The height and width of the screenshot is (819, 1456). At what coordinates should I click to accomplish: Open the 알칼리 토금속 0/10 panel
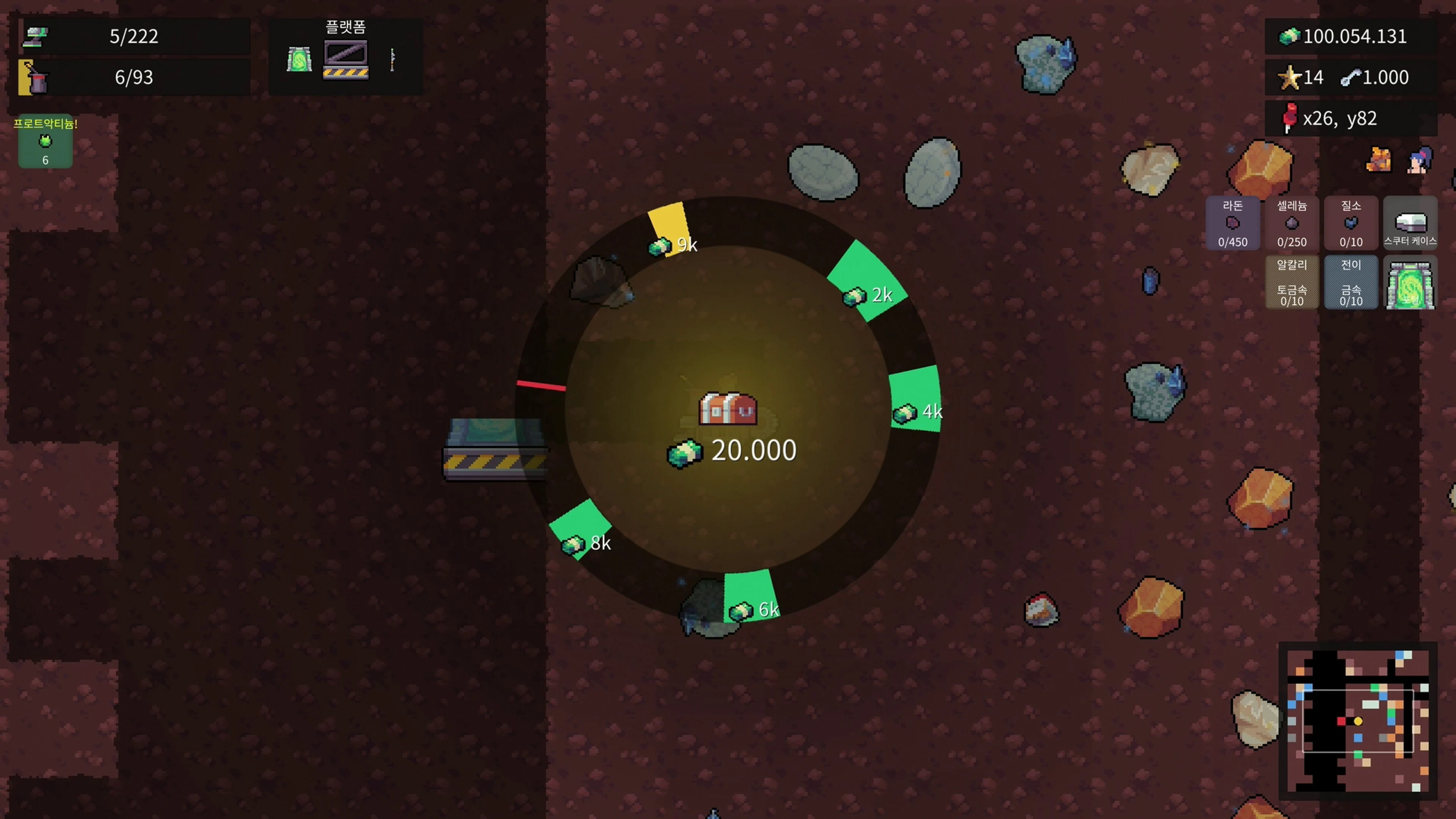click(x=1292, y=282)
